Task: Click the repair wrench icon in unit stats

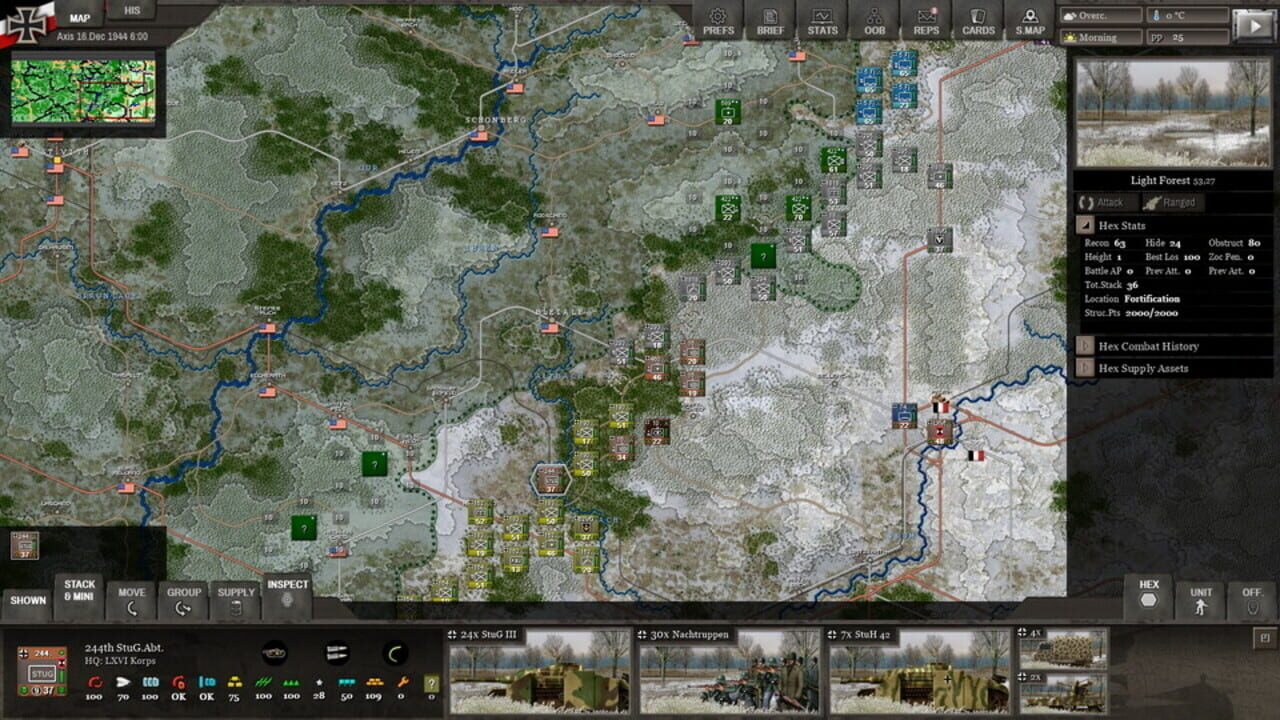Action: [405, 682]
